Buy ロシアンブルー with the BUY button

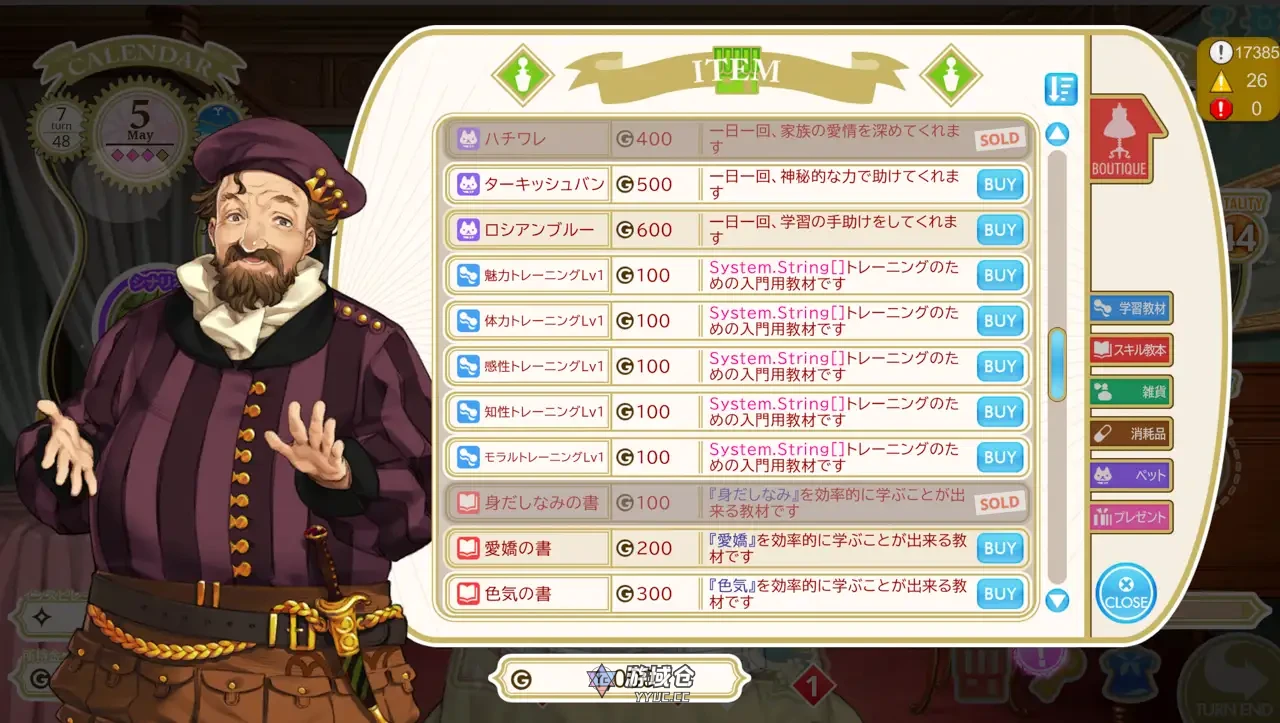point(999,229)
